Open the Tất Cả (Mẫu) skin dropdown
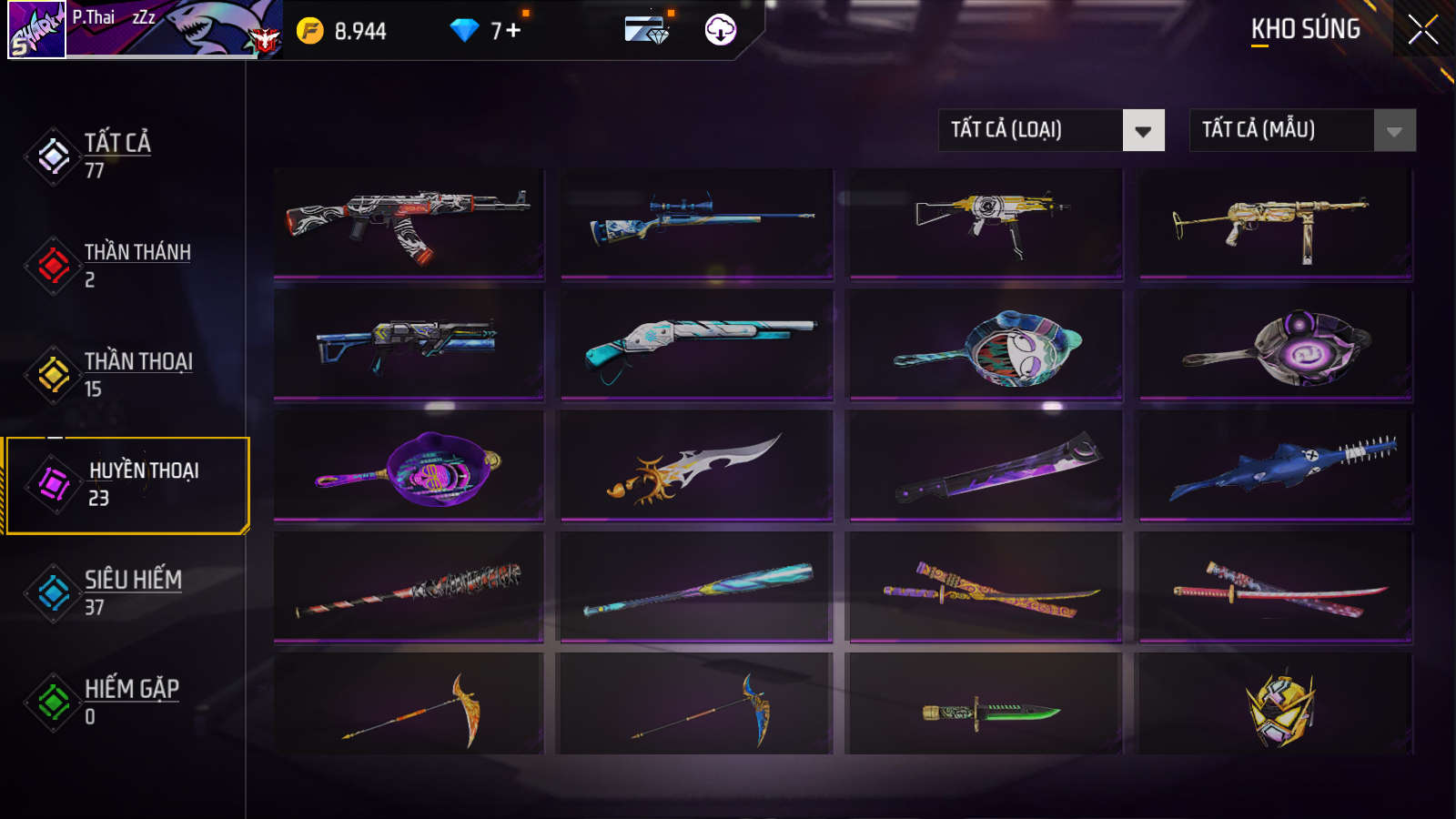This screenshot has width=1456, height=819. [1302, 130]
